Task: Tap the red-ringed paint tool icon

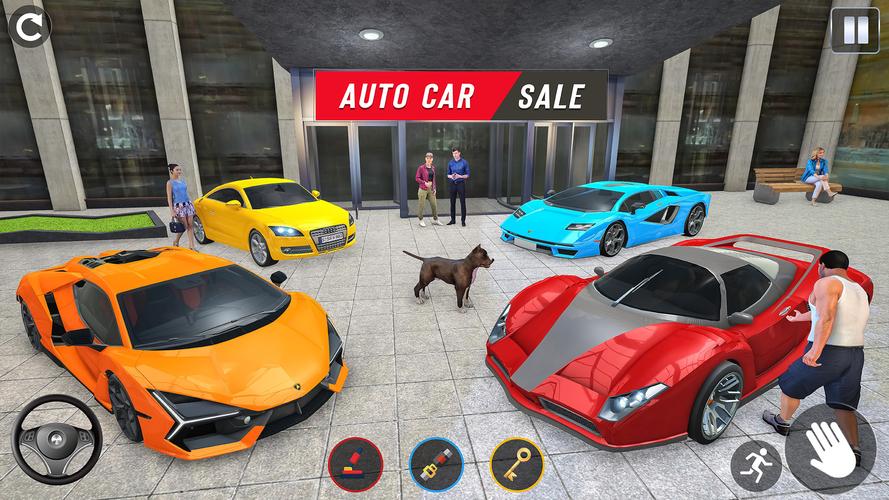Action: click(x=355, y=465)
